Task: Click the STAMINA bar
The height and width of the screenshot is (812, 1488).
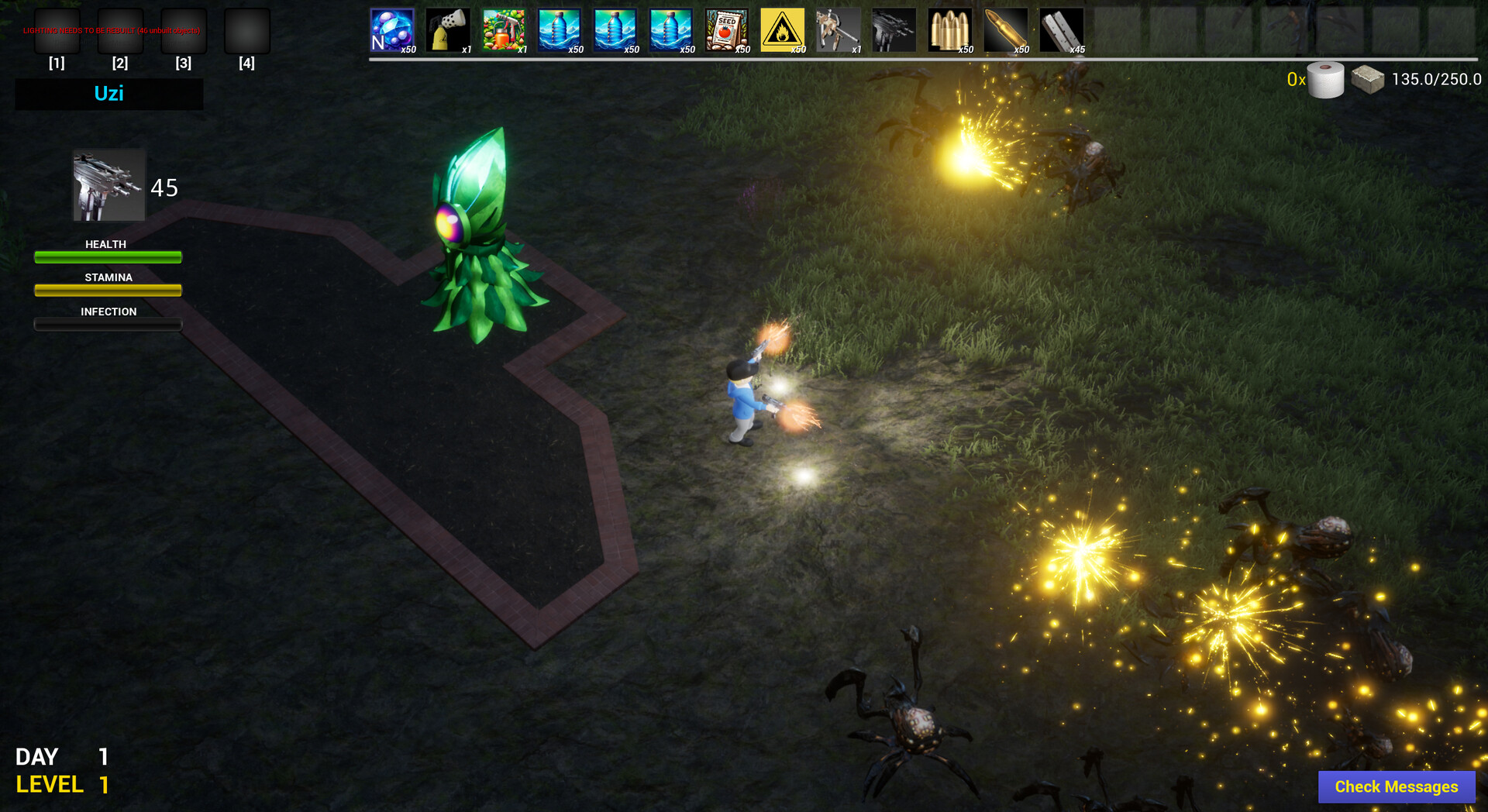Action: (x=108, y=290)
